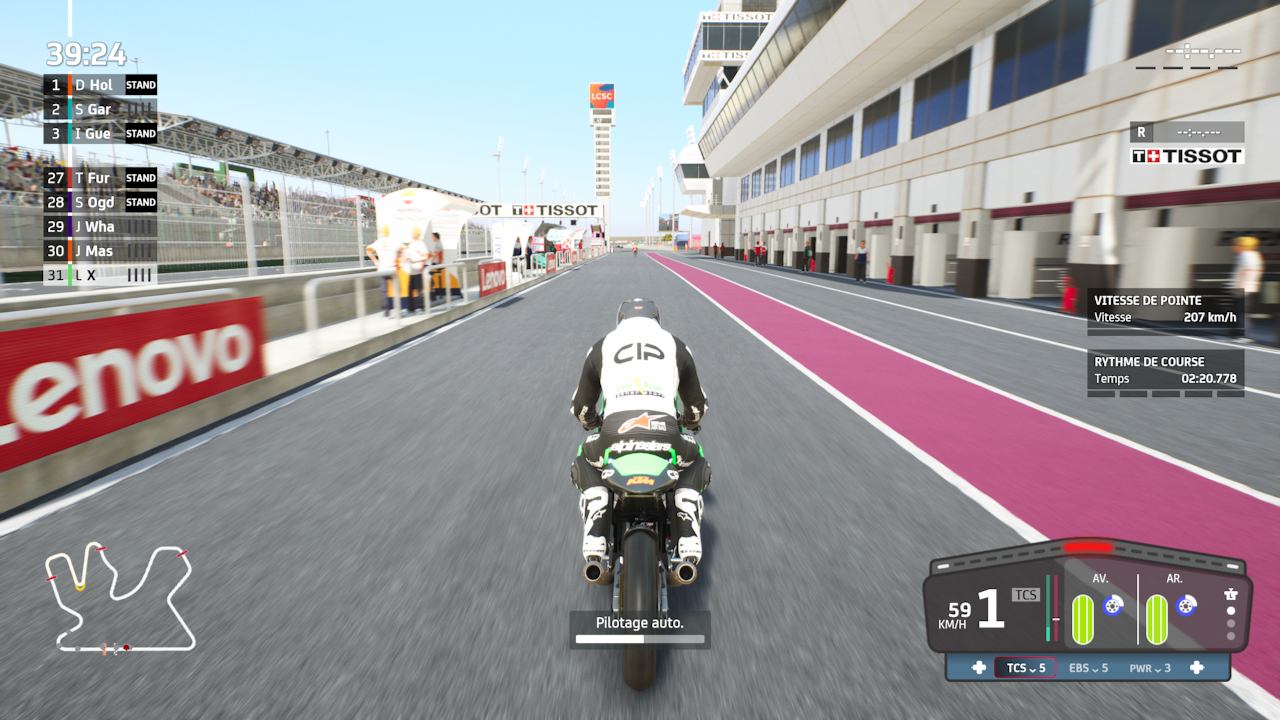Open the Rythme de course panel
This screenshot has height=720, width=1280.
pos(1166,370)
